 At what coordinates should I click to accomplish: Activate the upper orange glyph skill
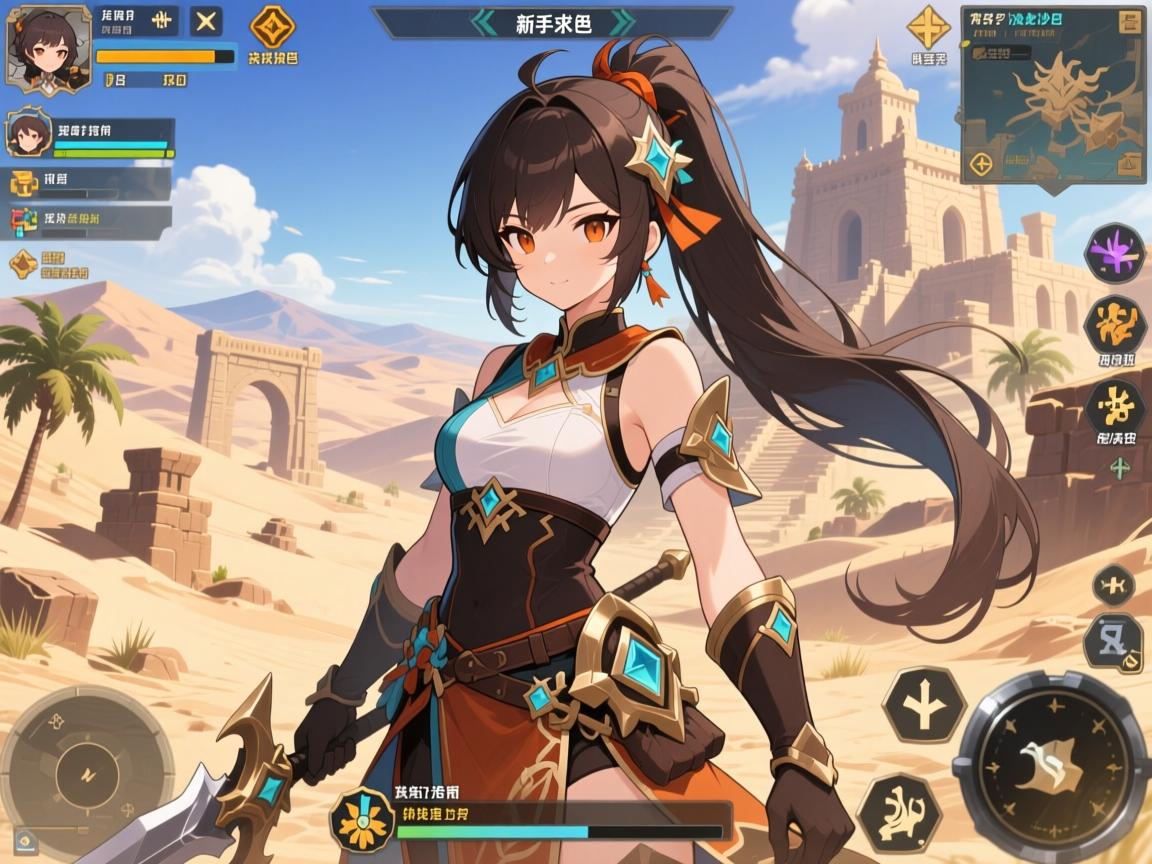click(x=1114, y=324)
